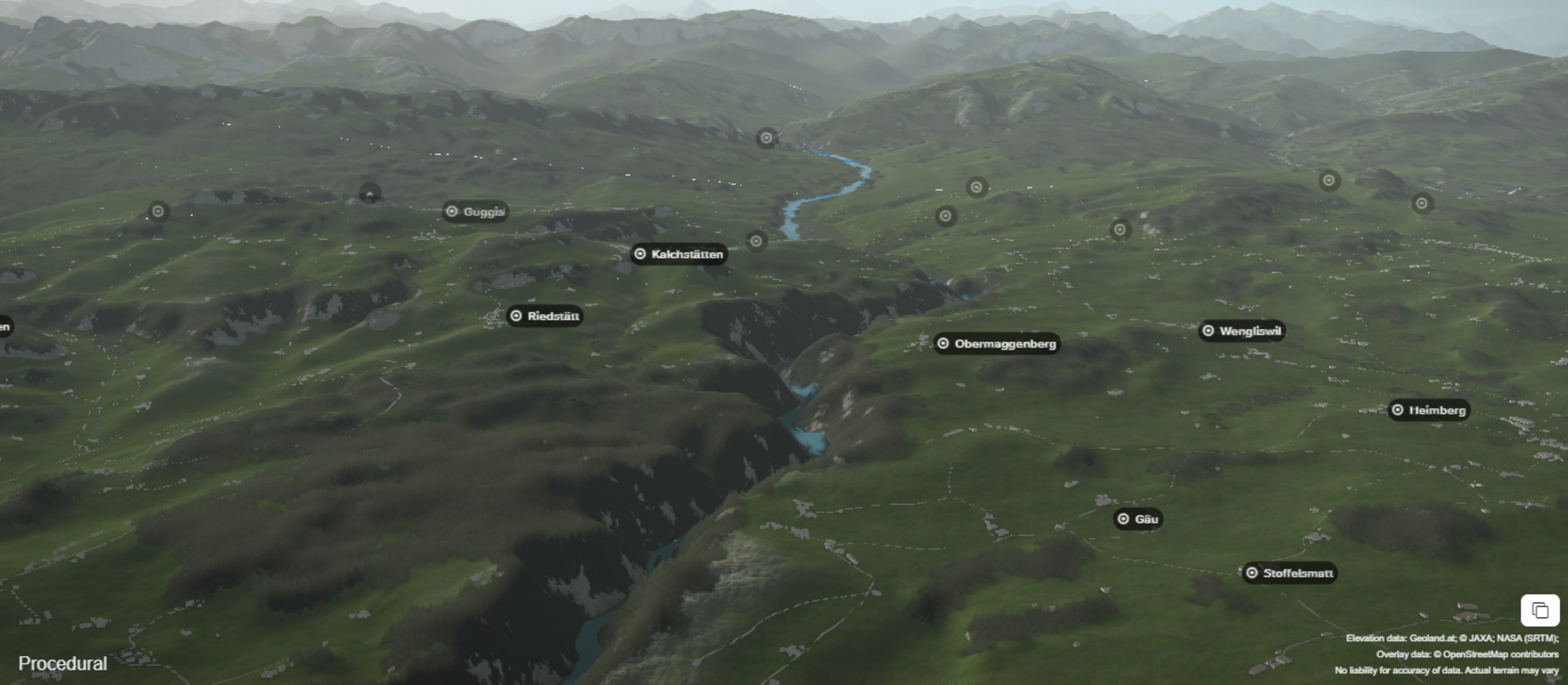Click the Kalchstätten location label
The height and width of the screenshot is (685, 1568).
[x=679, y=254]
